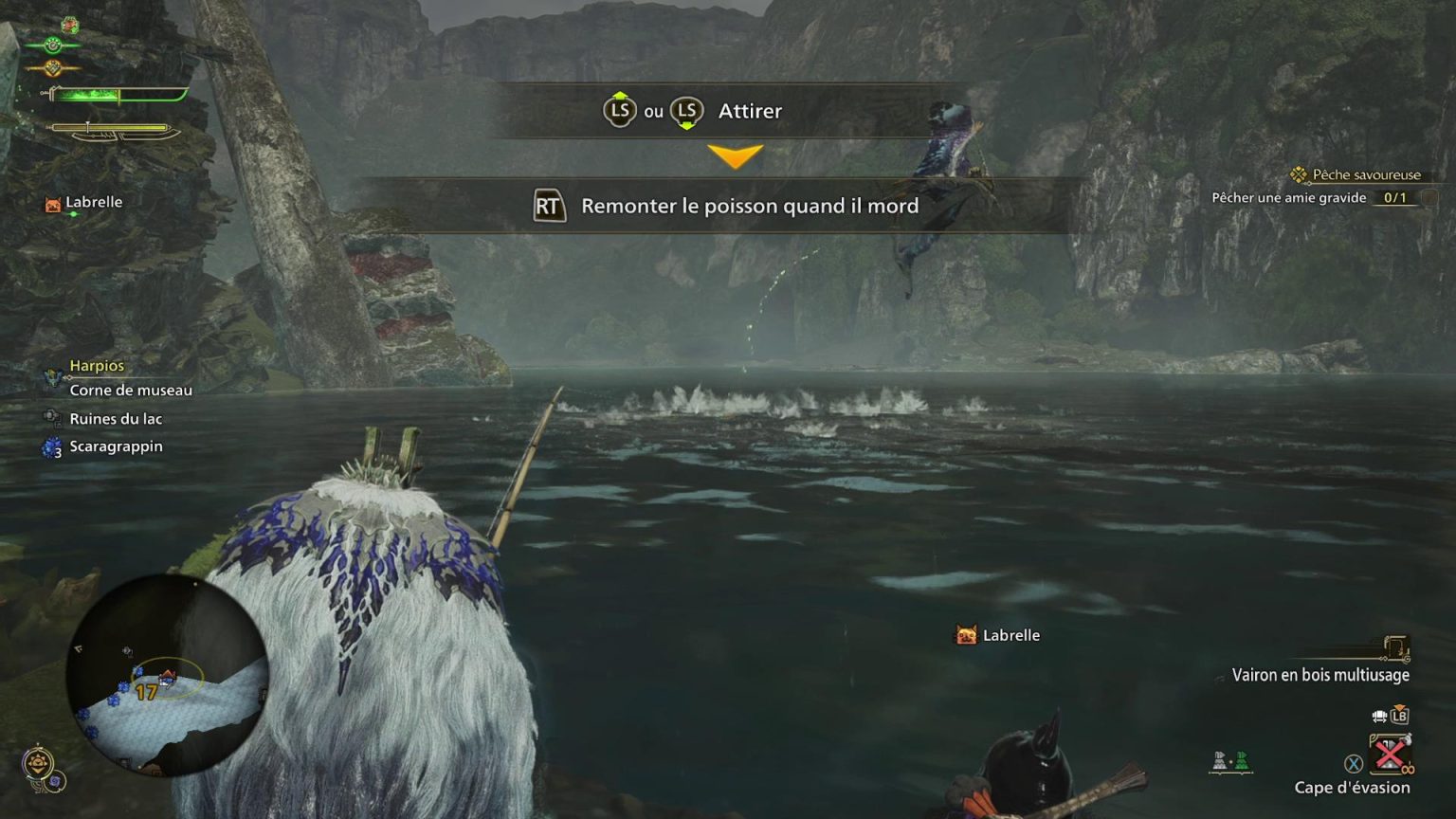Click the minimap showing the number 17
The width and height of the screenshot is (1456, 819).
156,673
